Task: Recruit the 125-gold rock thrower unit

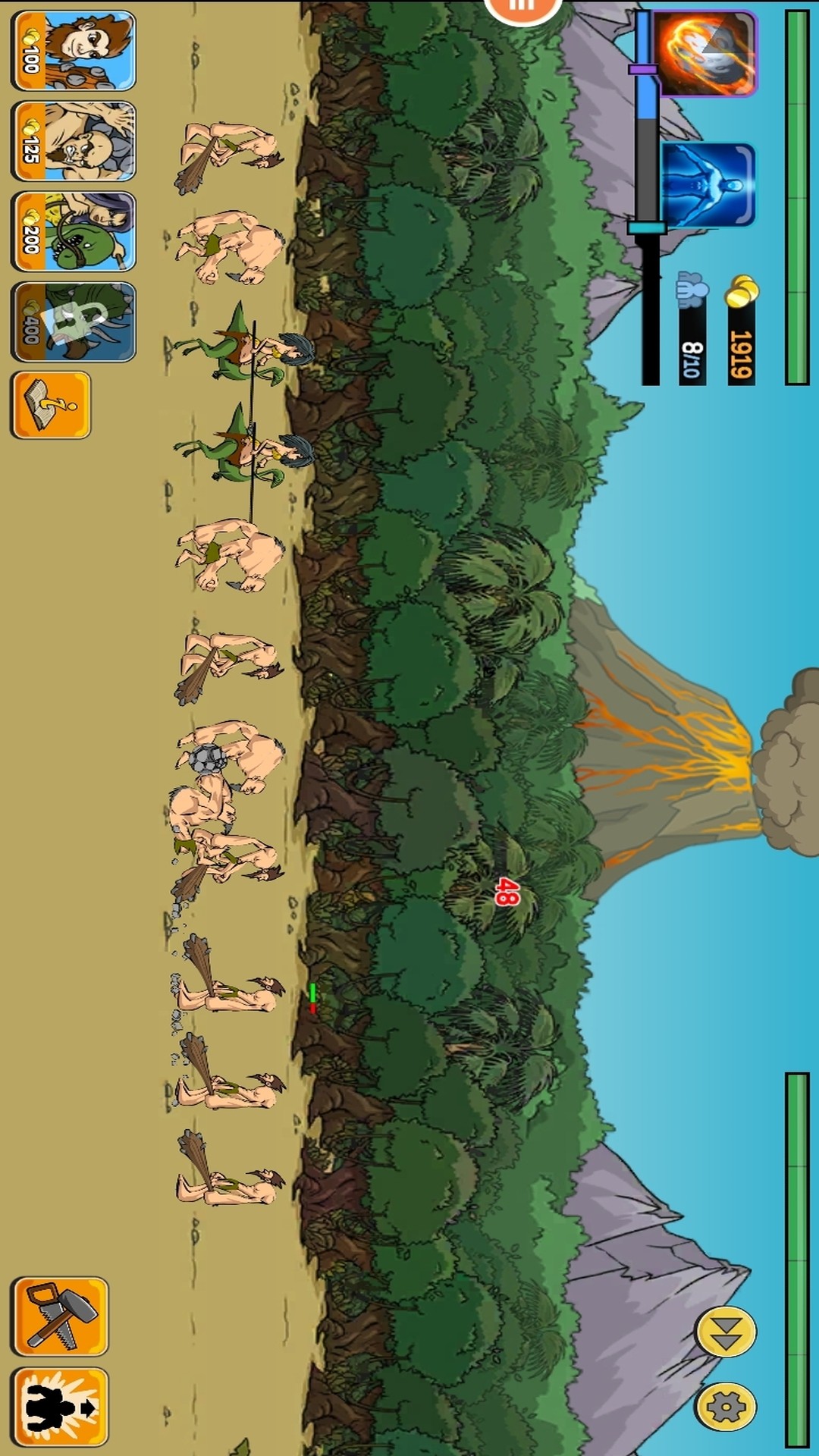Action: pos(74,141)
